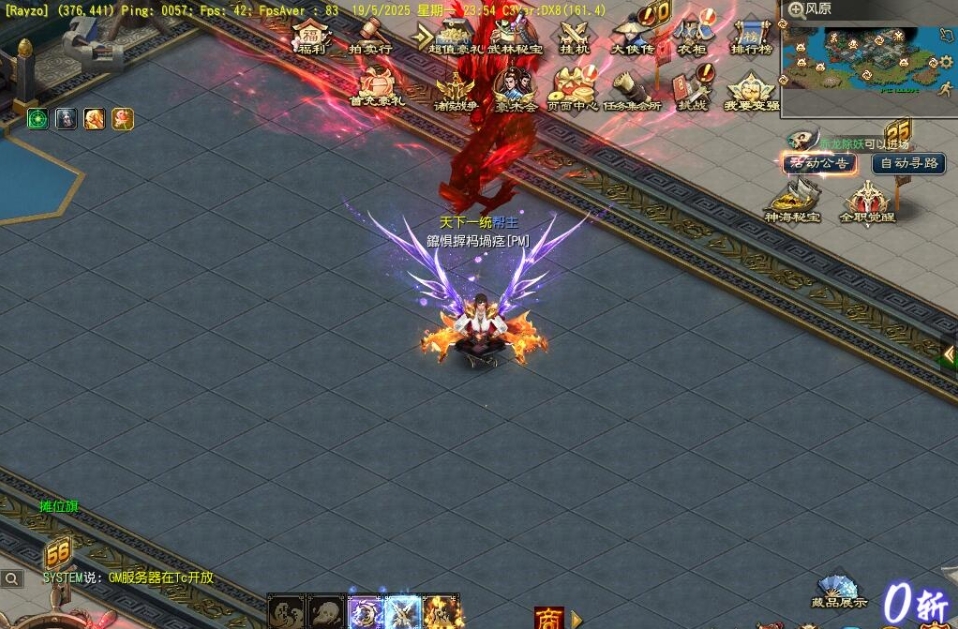Open the 大侠传 icon
This screenshot has height=629, width=958.
tap(632, 36)
